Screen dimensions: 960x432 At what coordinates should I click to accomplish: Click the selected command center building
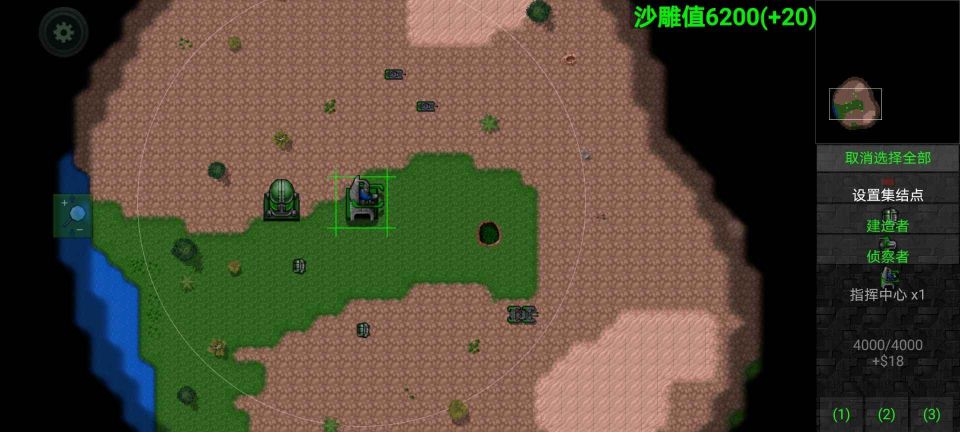point(362,200)
